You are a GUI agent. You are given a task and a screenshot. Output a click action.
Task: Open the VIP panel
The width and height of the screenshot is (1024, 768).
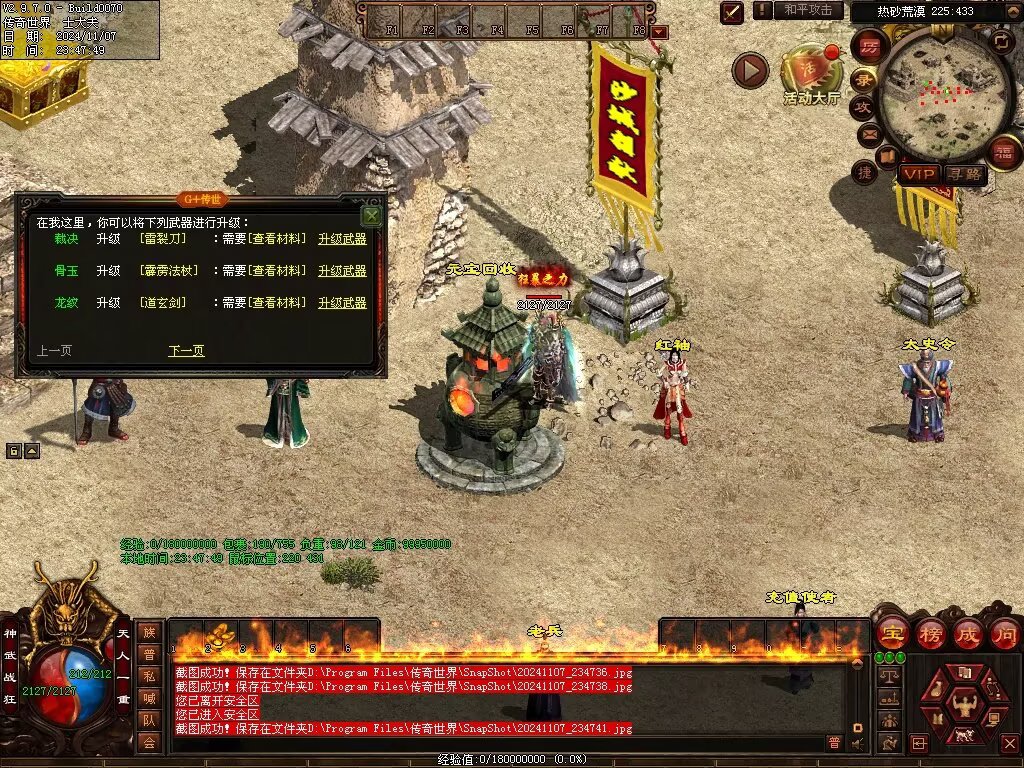tap(918, 174)
